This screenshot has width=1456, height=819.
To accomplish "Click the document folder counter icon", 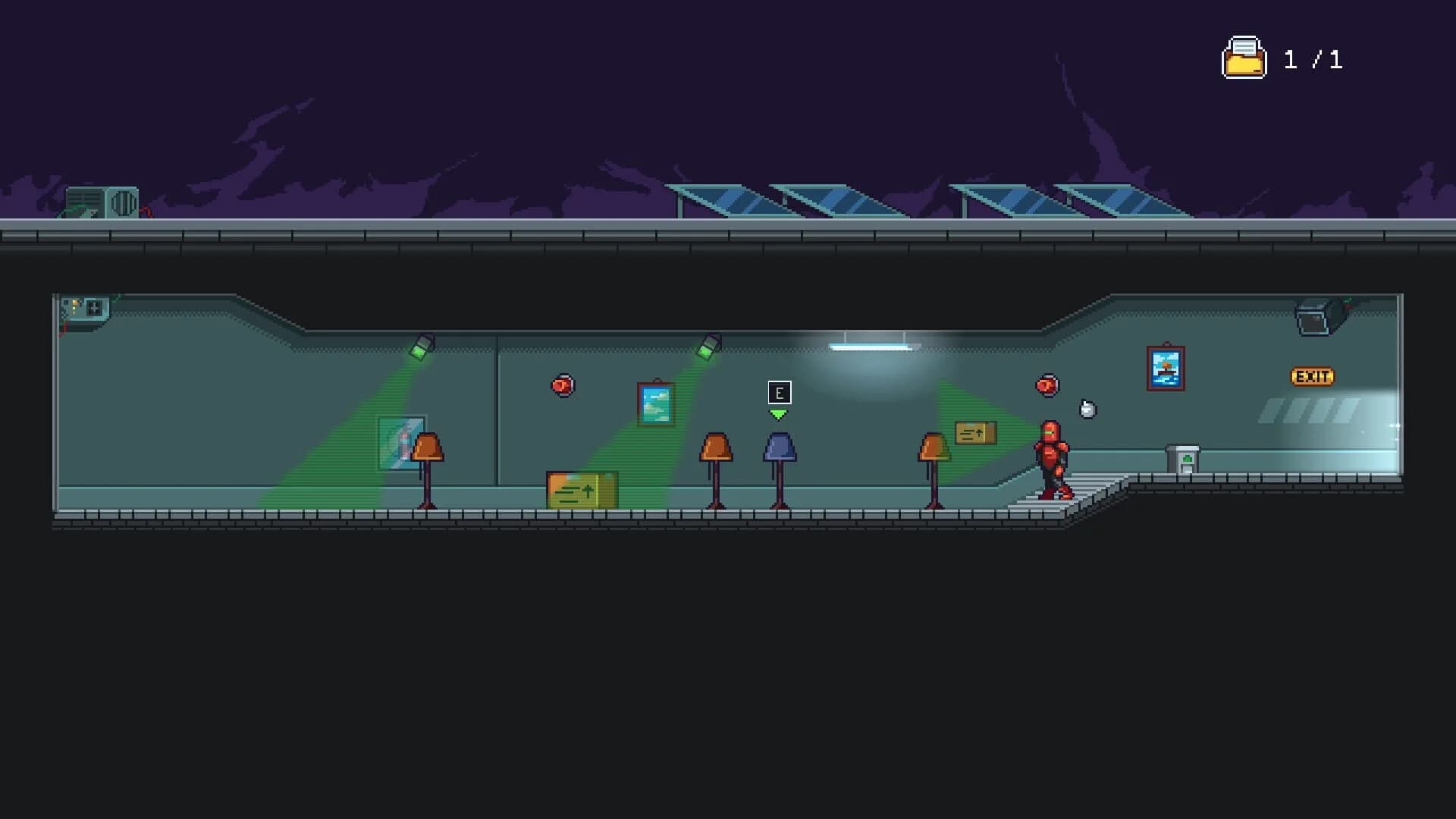I will pyautogui.click(x=1244, y=57).
